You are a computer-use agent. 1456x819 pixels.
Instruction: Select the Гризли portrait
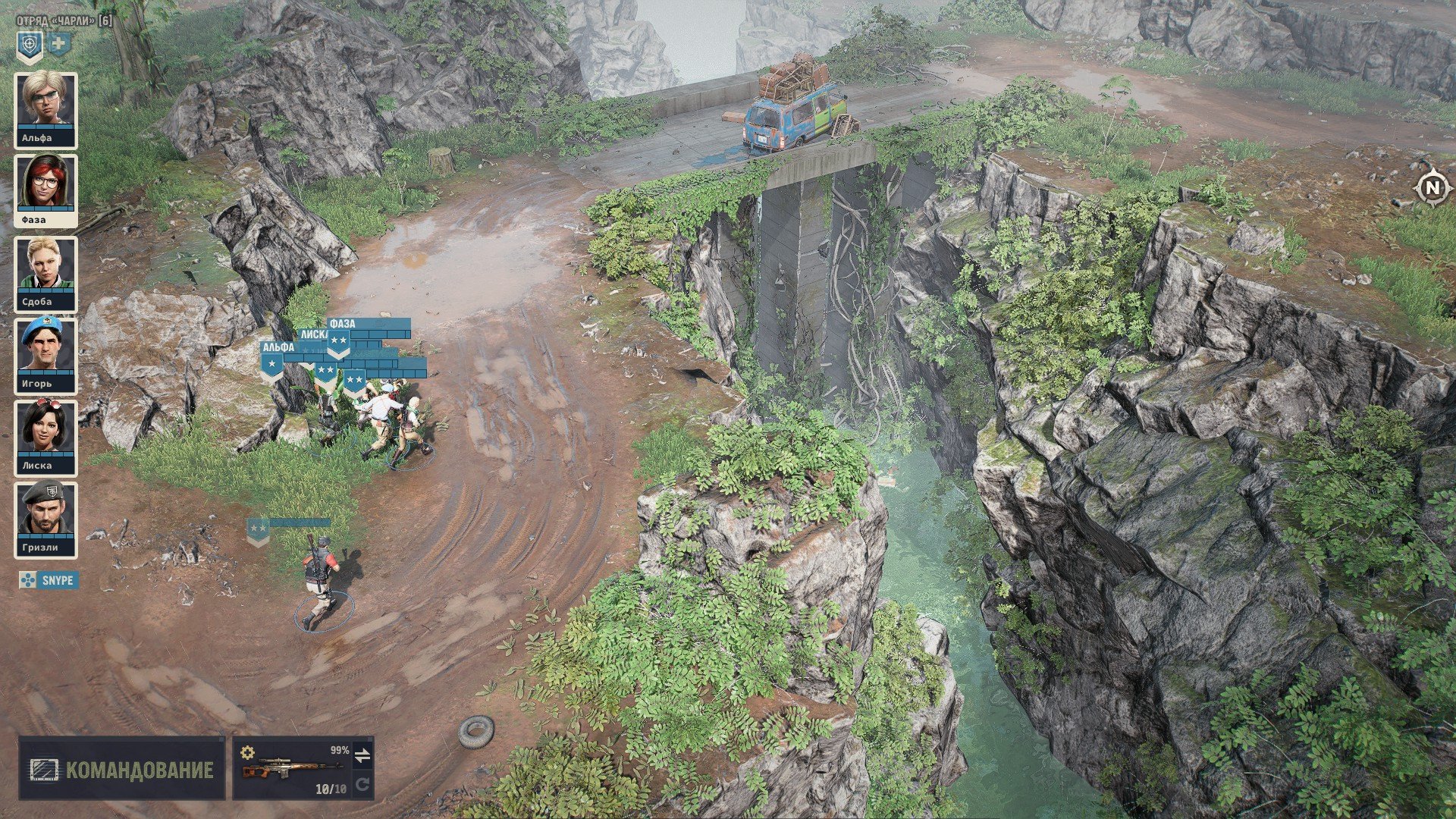click(45, 519)
